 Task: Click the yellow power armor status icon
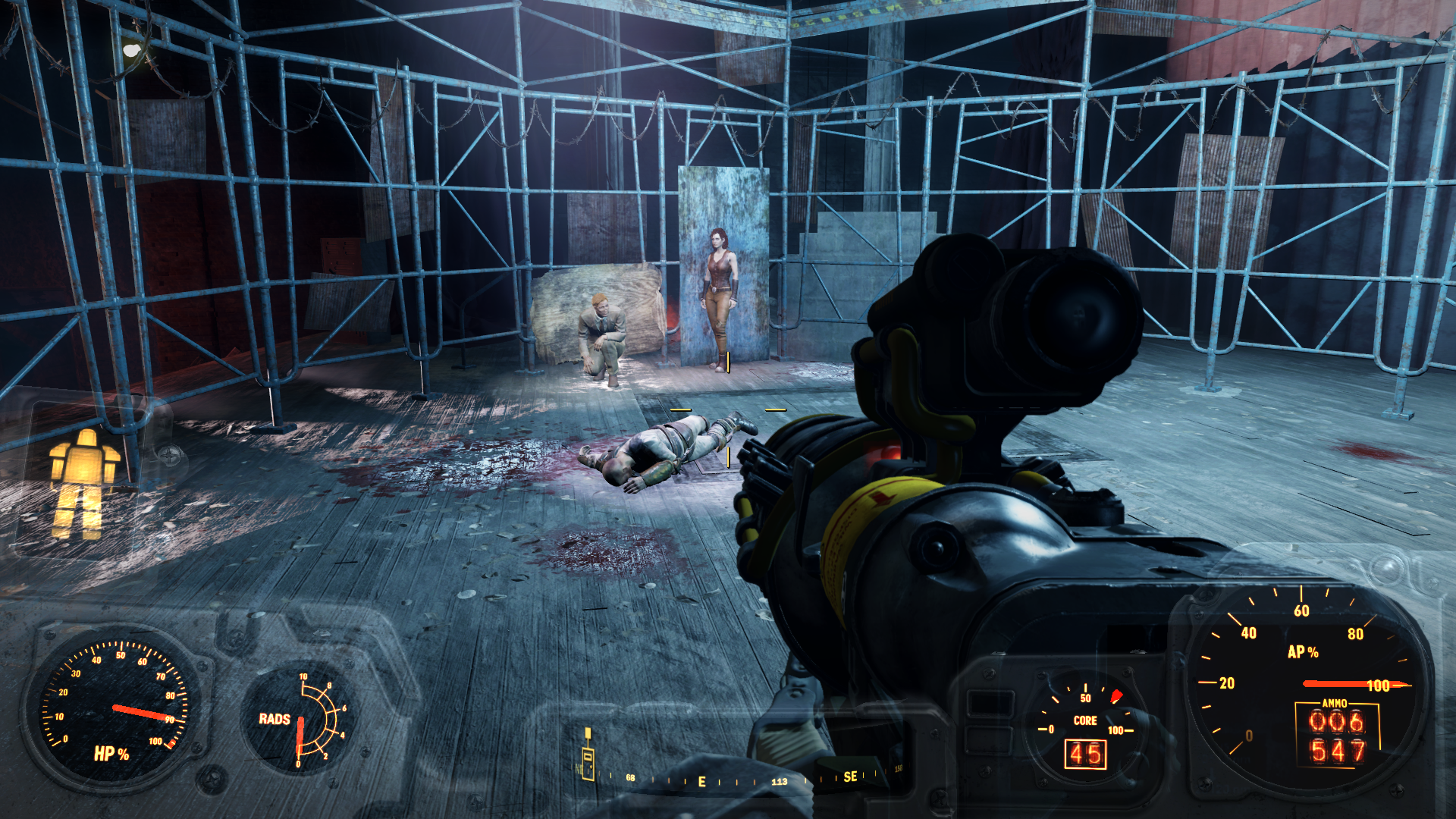pyautogui.click(x=83, y=484)
